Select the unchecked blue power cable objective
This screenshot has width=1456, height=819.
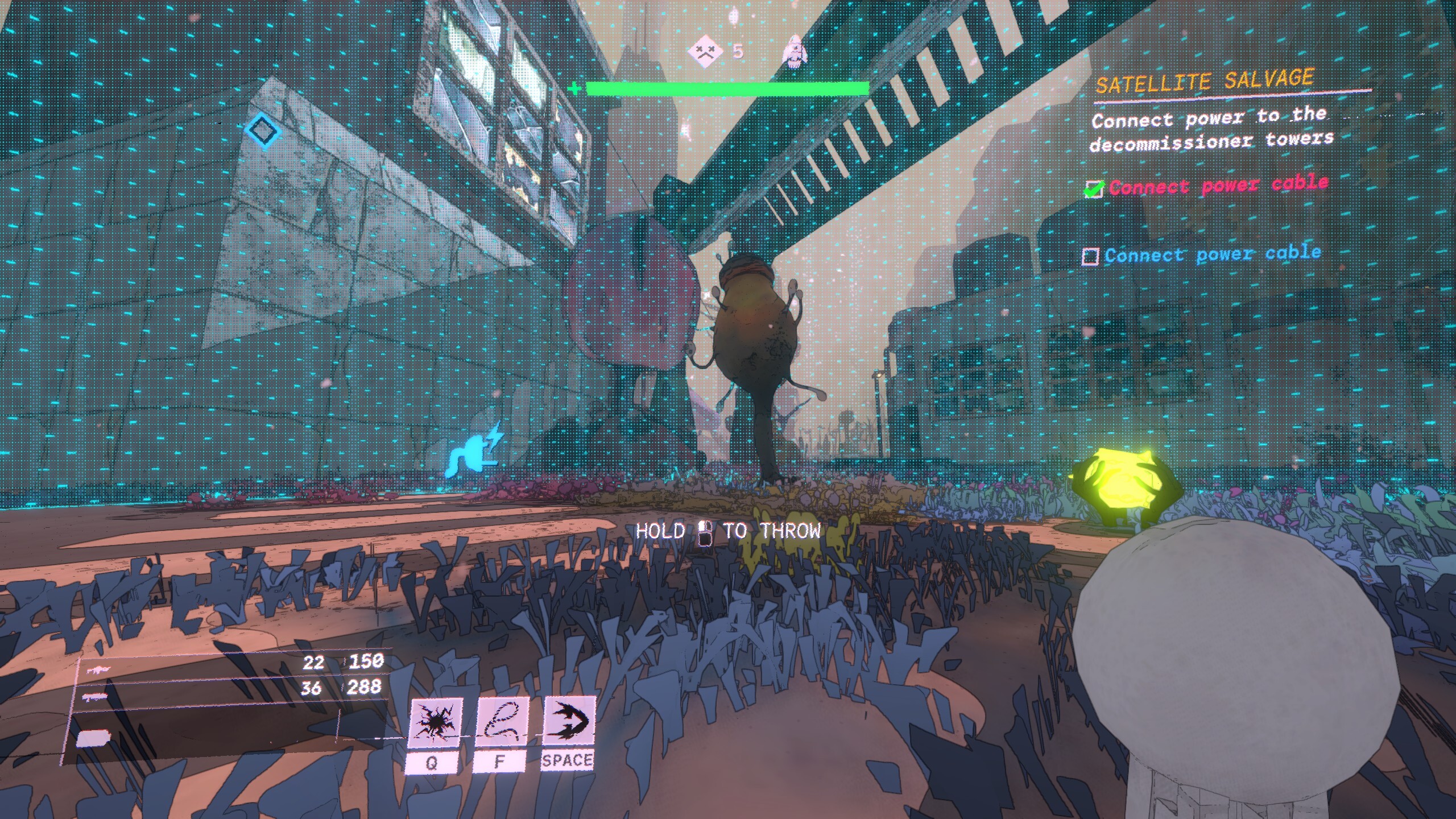coord(1211,254)
